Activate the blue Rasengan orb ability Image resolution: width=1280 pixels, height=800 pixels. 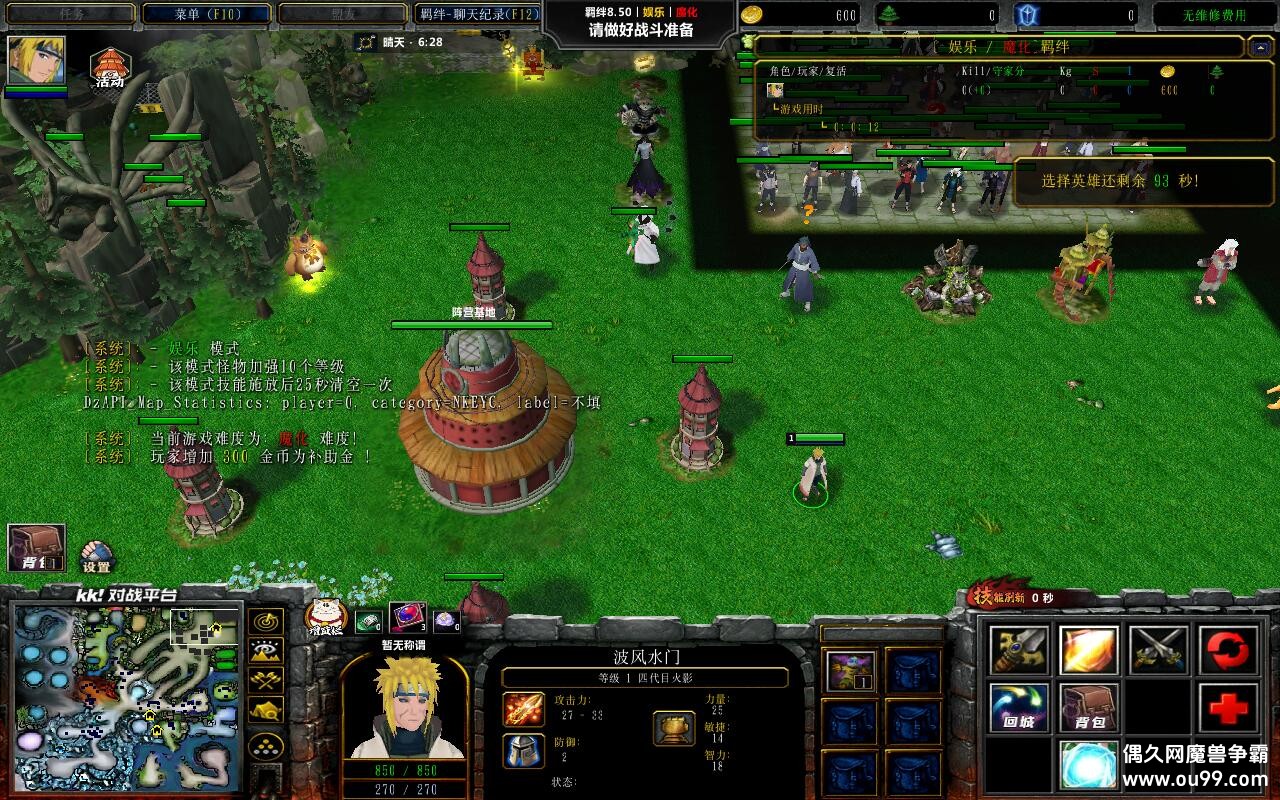click(1089, 765)
